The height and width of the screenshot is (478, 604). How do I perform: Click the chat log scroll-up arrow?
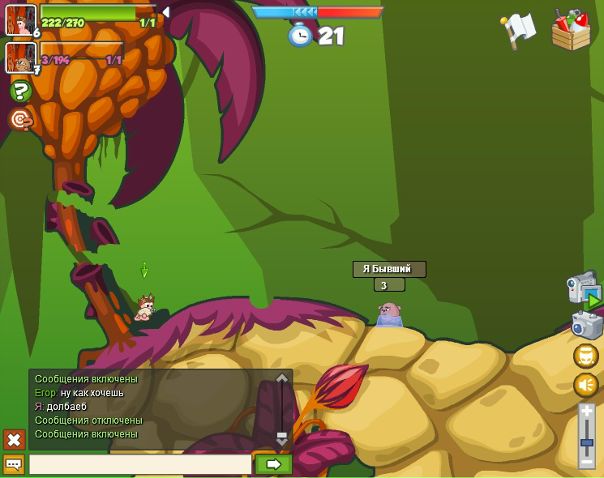tap(282, 379)
